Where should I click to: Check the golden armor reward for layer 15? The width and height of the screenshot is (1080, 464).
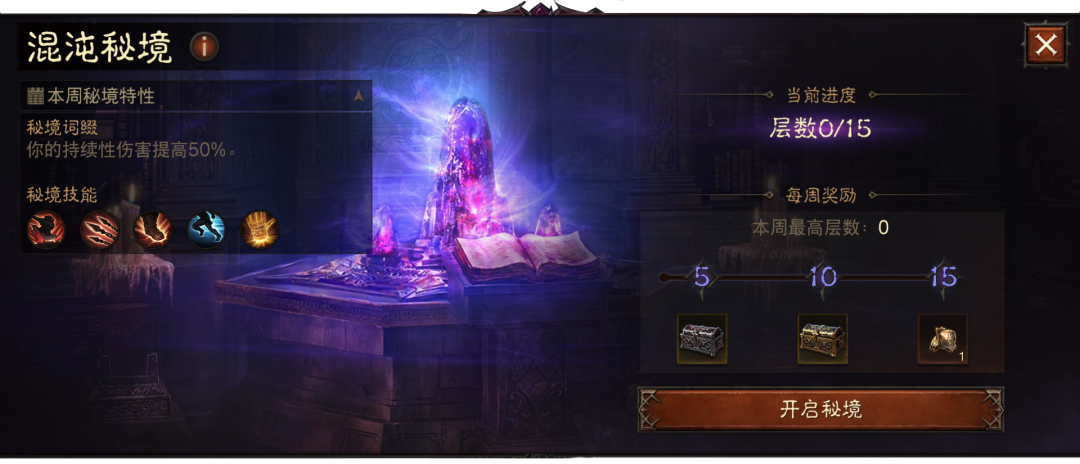[x=942, y=339]
